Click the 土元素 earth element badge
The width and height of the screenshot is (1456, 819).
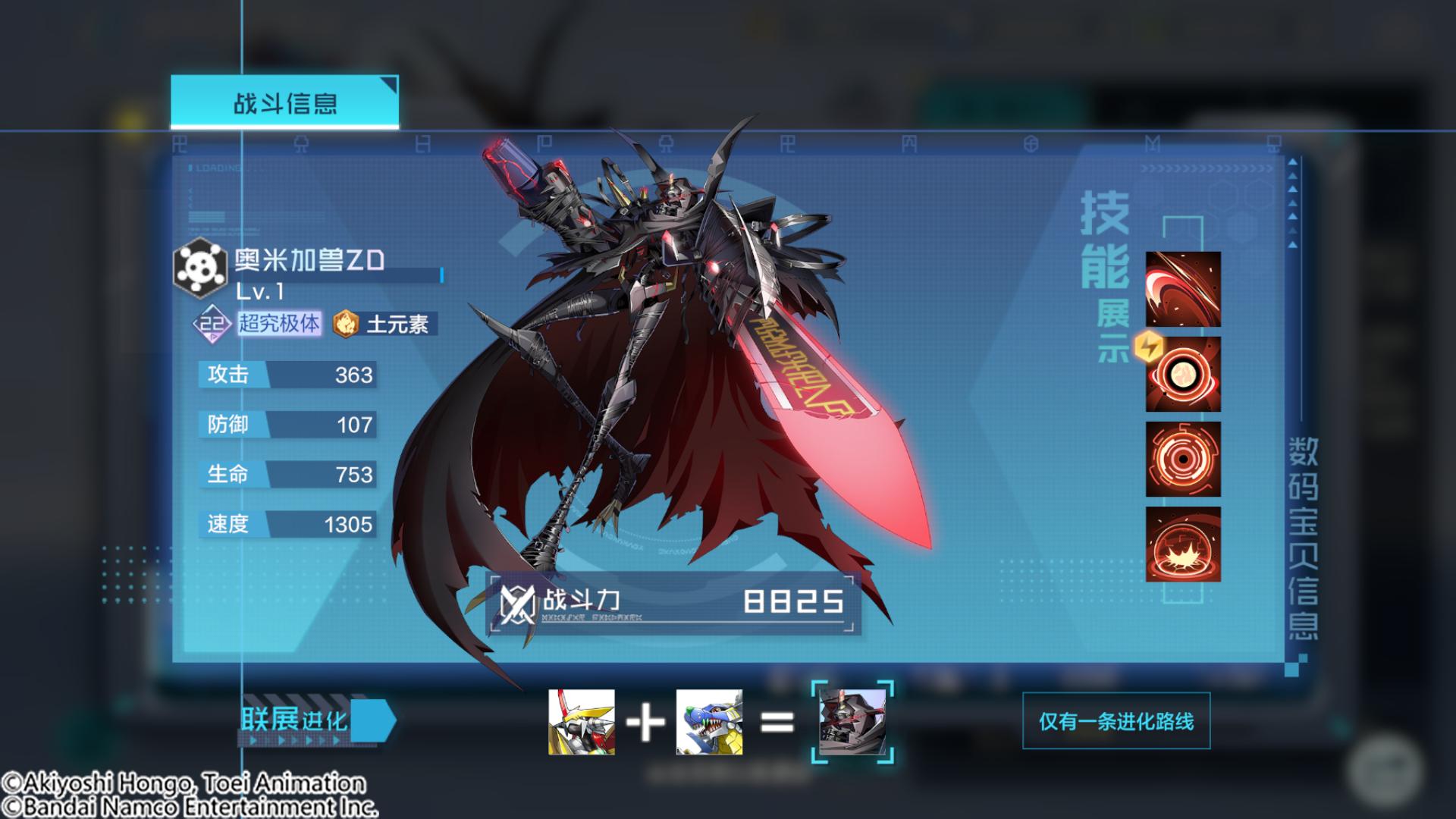[x=386, y=325]
